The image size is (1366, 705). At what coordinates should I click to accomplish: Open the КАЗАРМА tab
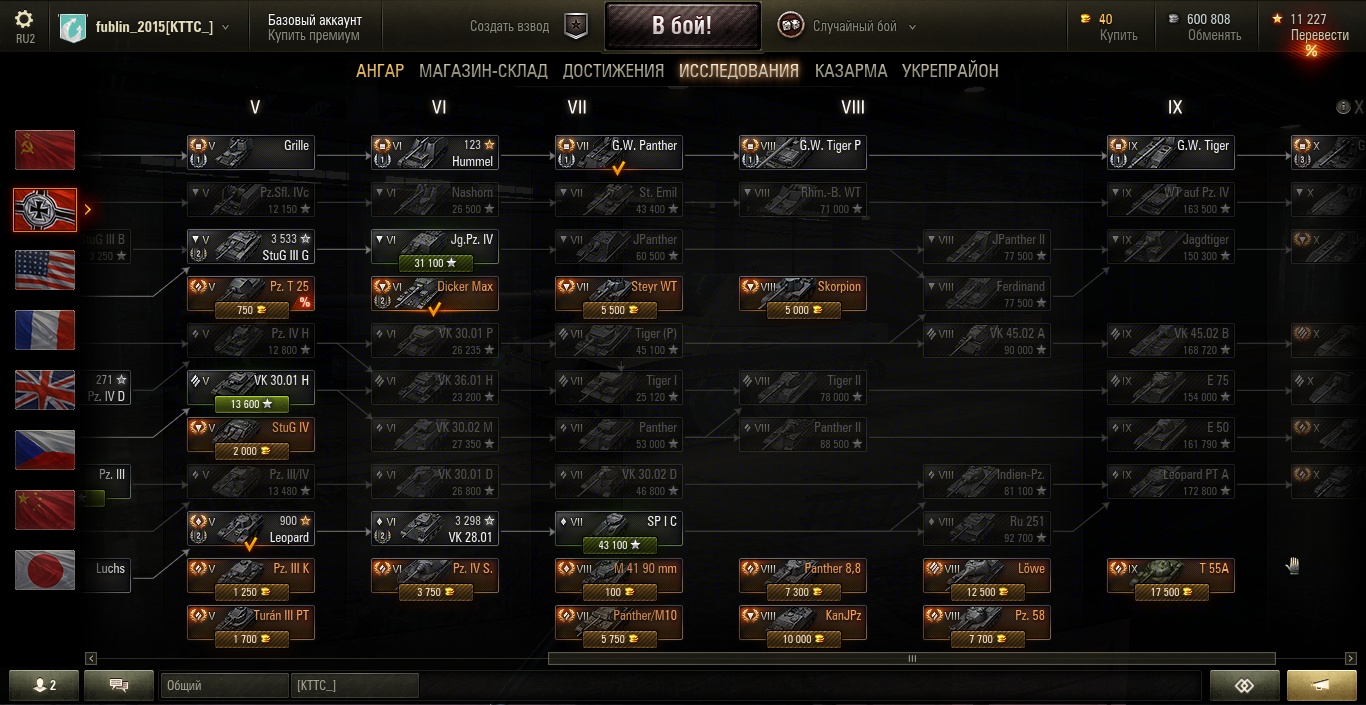[850, 71]
